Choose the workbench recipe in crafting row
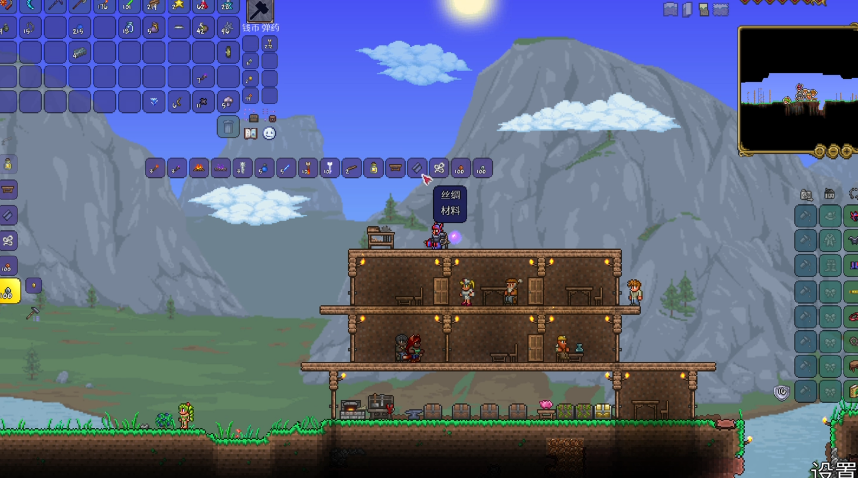Screen dimensions: 858x478 [x=395, y=168]
